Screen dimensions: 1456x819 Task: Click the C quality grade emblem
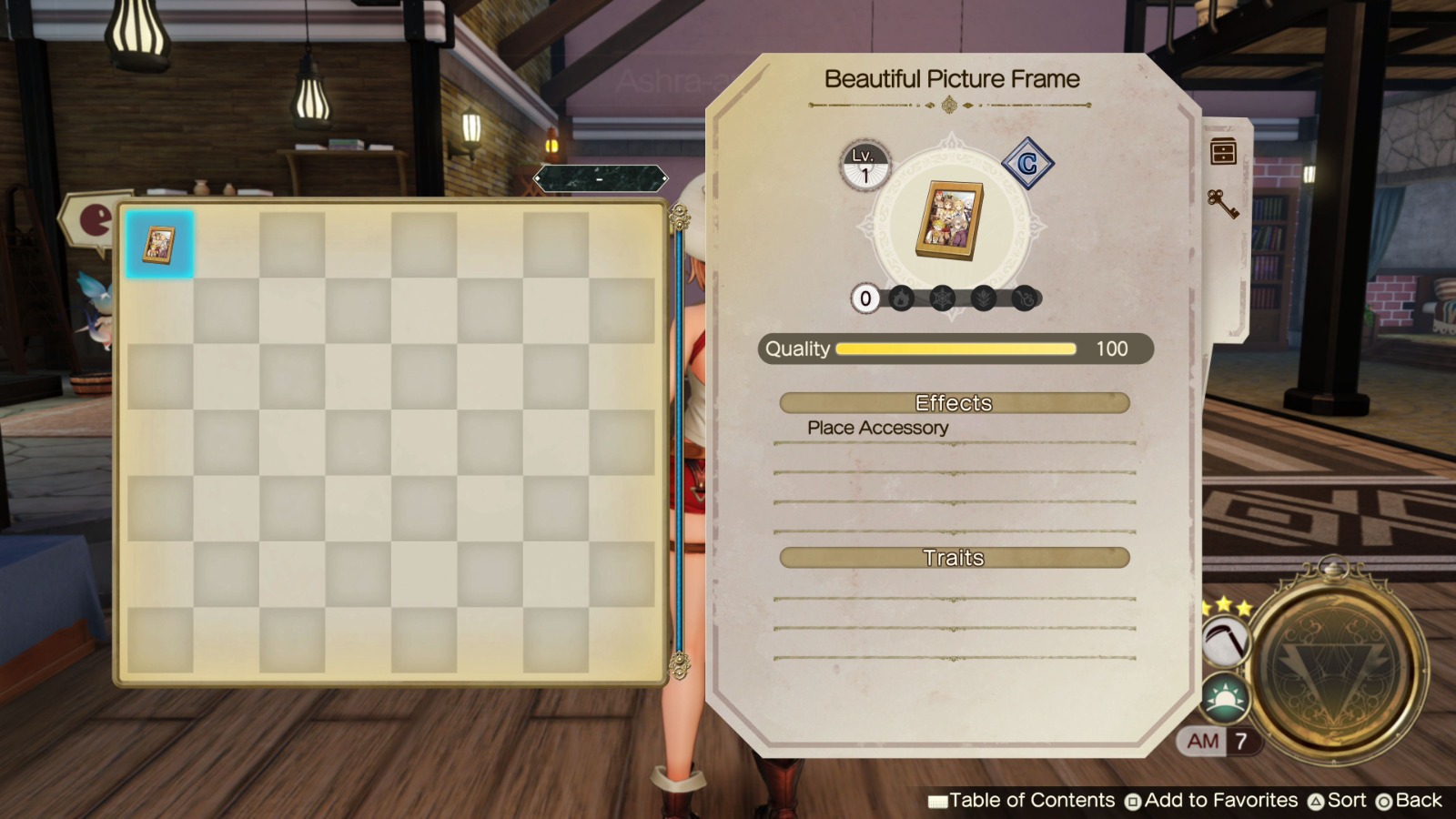coord(1030,165)
